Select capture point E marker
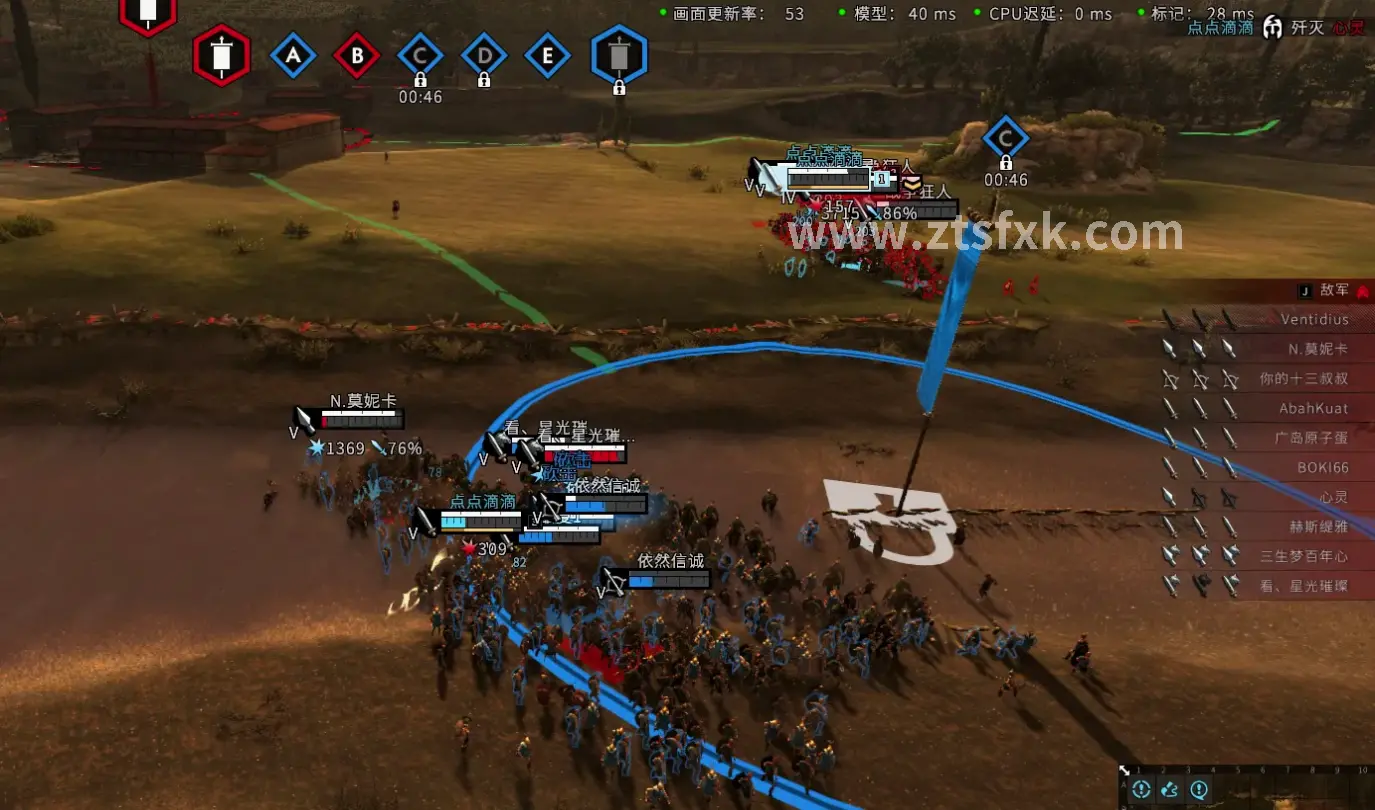This screenshot has height=810, width=1375. pyautogui.click(x=547, y=57)
